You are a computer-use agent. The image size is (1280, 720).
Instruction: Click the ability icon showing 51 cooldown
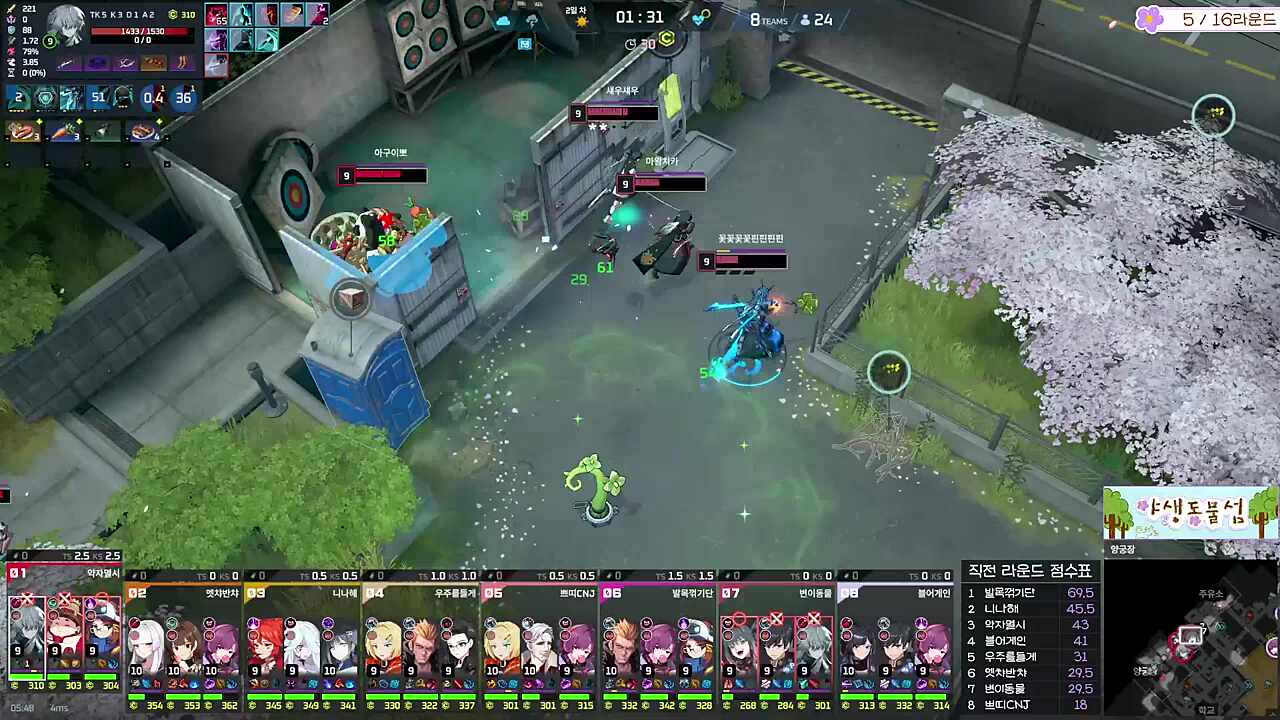click(98, 98)
